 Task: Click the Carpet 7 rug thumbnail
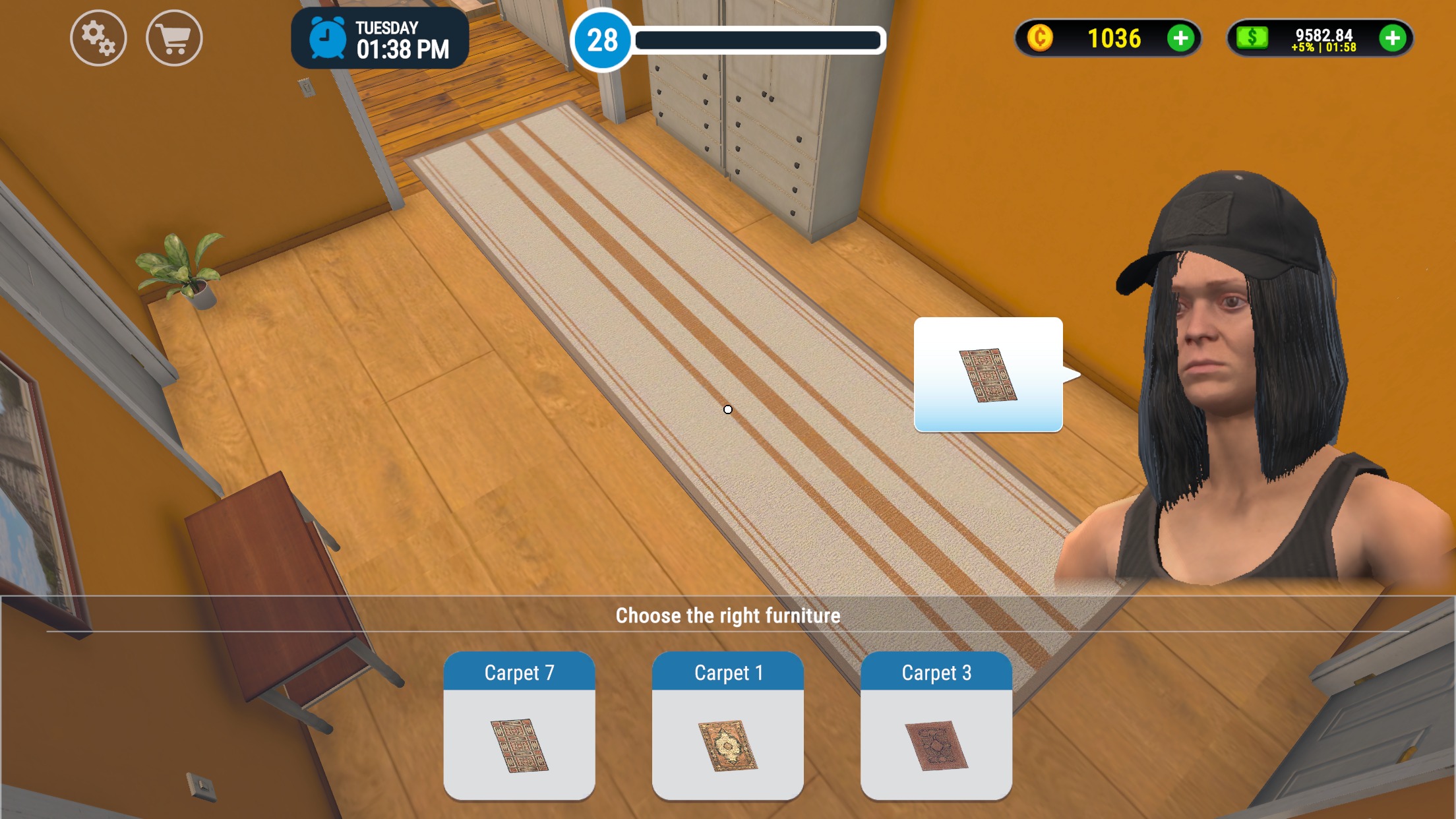(520, 745)
